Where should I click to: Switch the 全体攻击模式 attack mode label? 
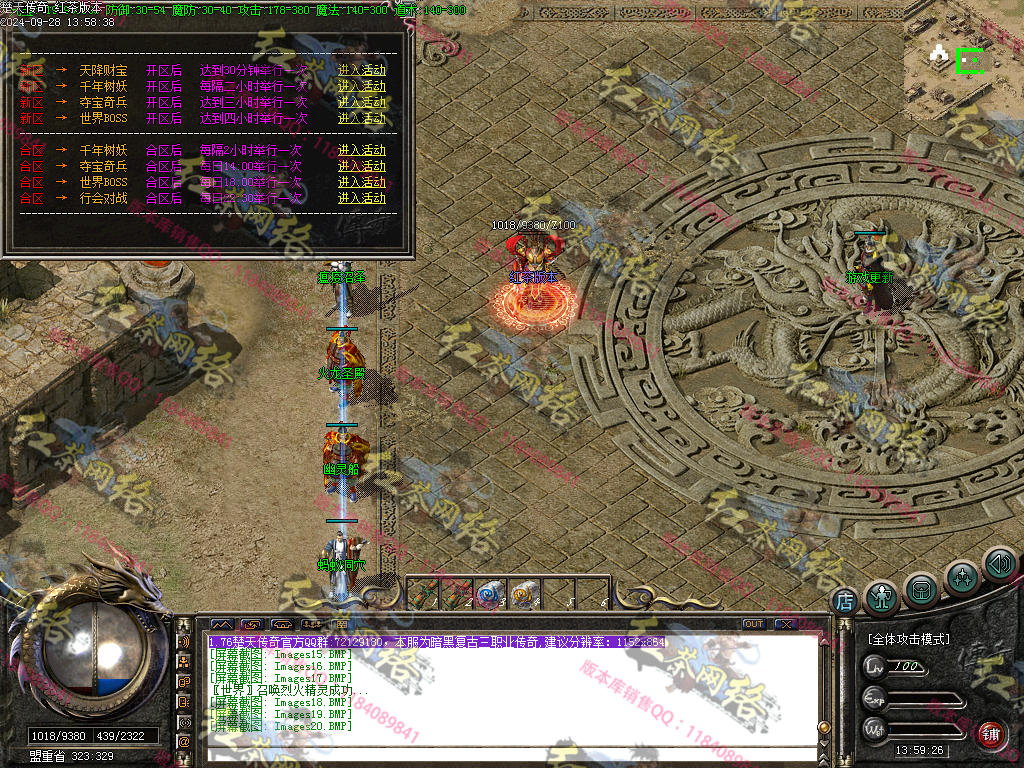908,638
